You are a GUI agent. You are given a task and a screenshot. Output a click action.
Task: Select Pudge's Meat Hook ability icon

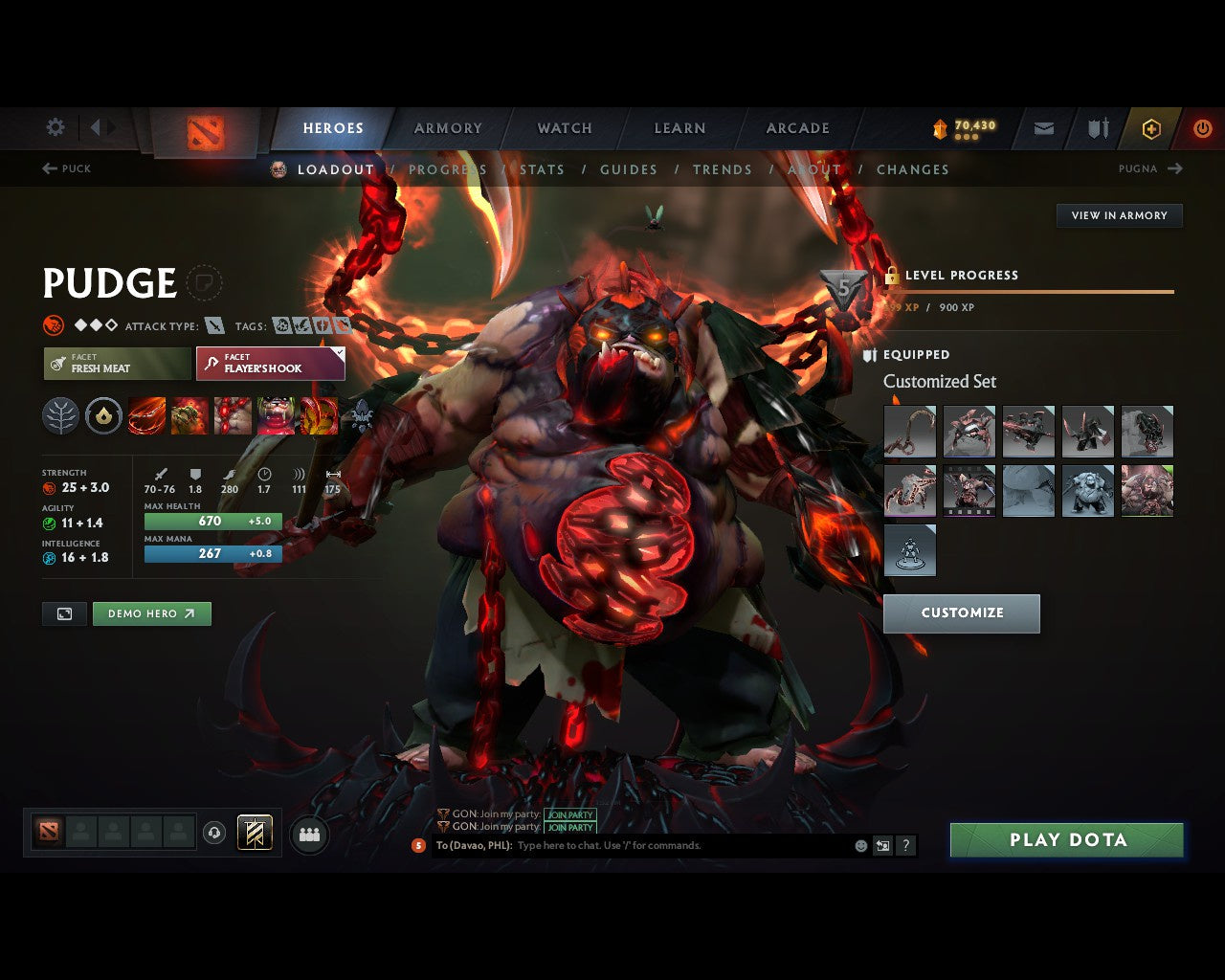click(146, 414)
